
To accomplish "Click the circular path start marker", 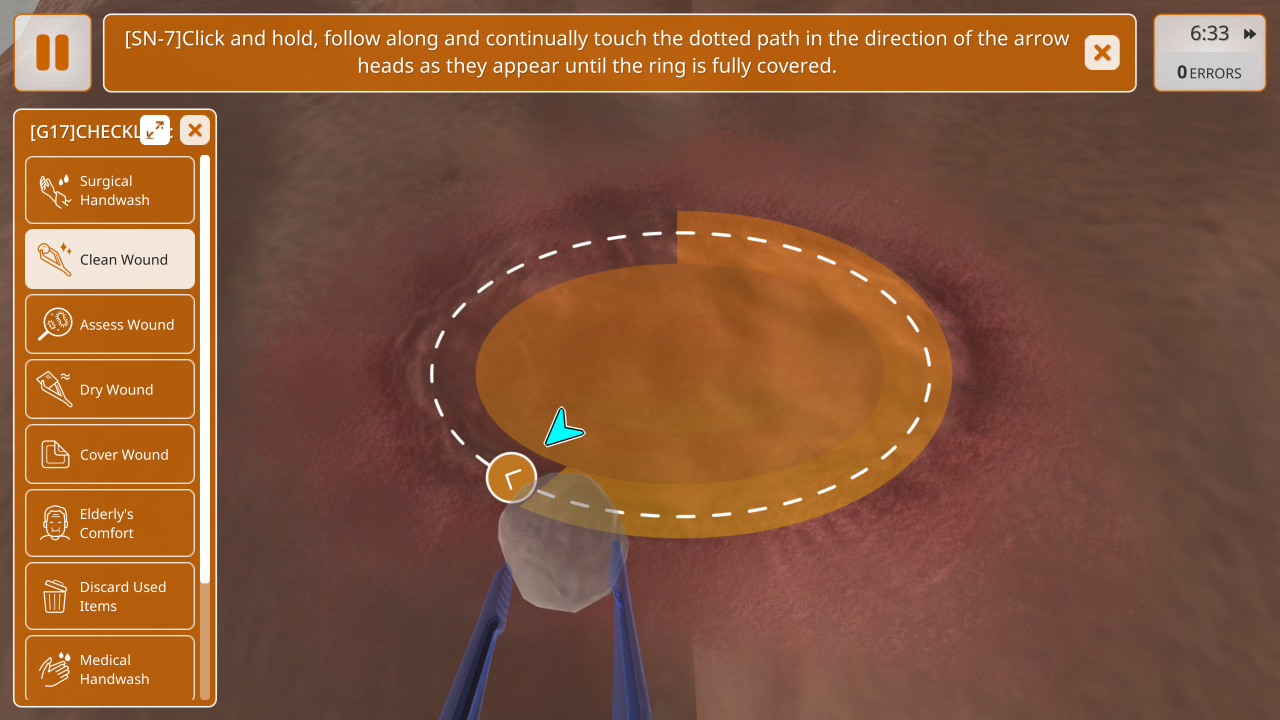I will click(x=511, y=478).
